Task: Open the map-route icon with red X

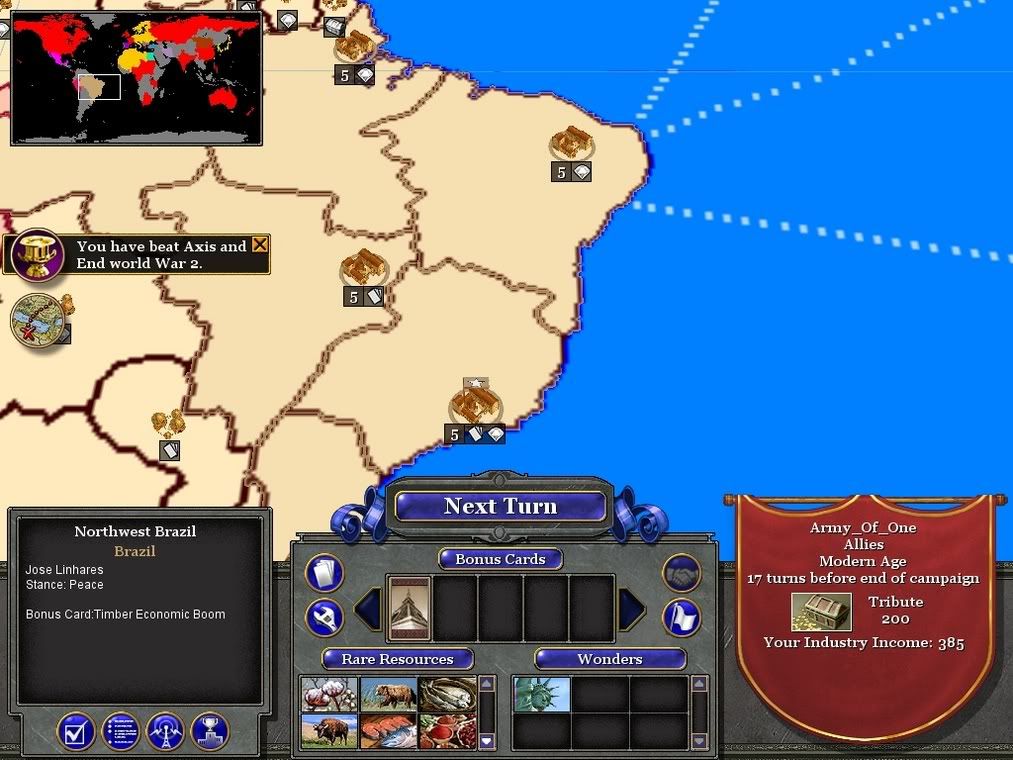Action: point(38,320)
